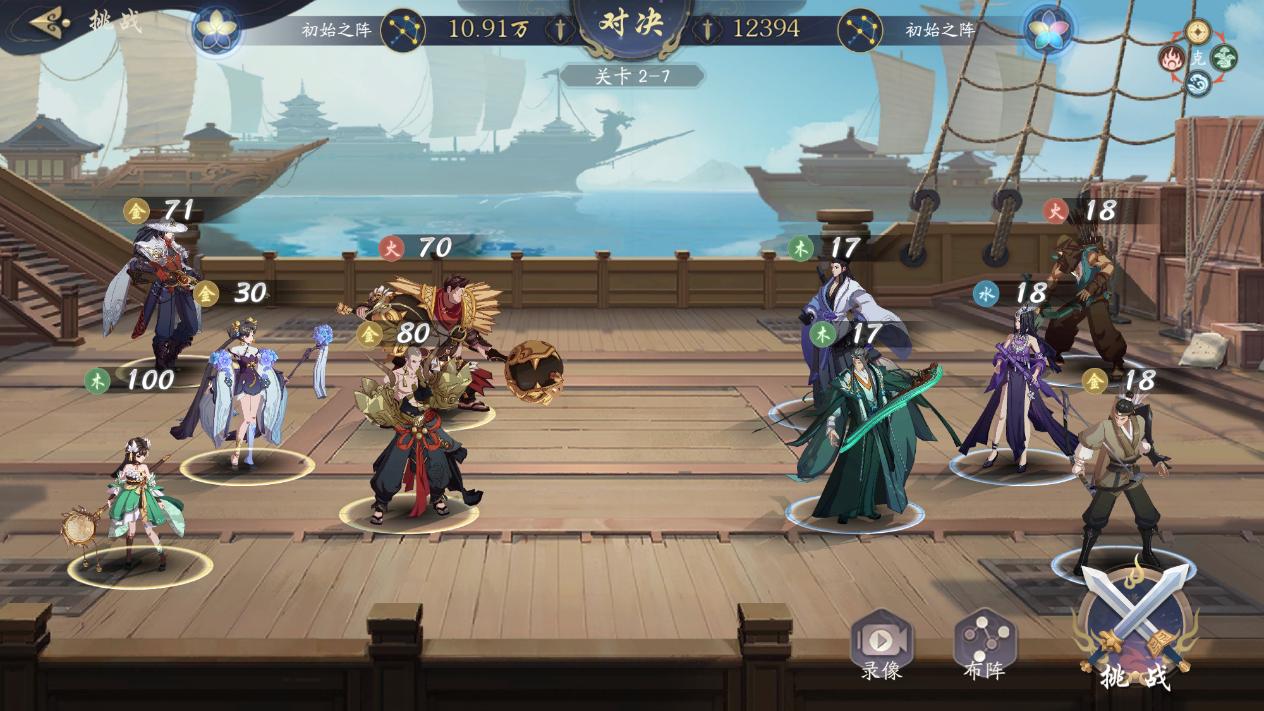
Task: Tap the enemy's pink flower emblem
Action: 1049,29
